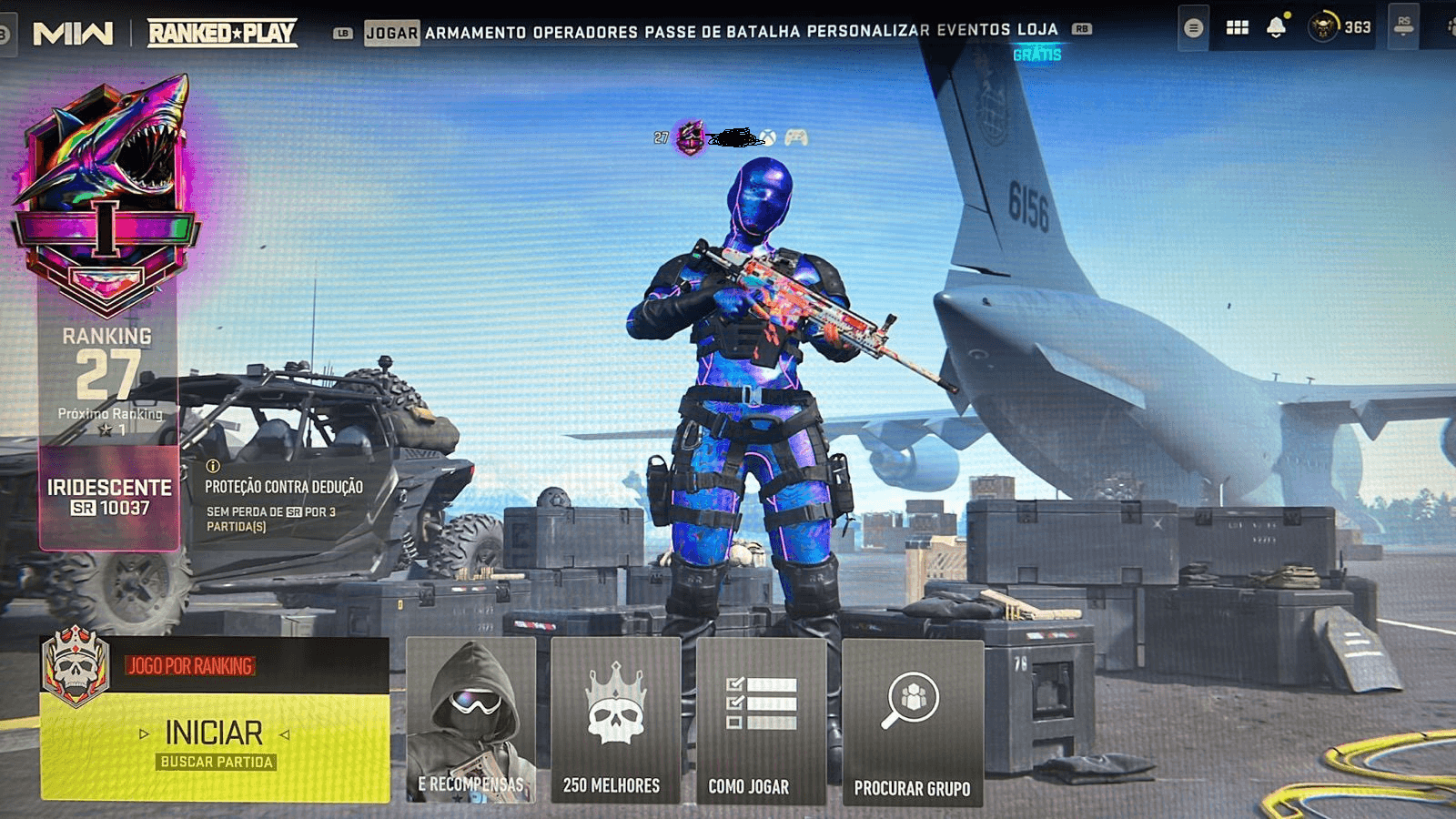Open the notifications bell

point(1276,27)
